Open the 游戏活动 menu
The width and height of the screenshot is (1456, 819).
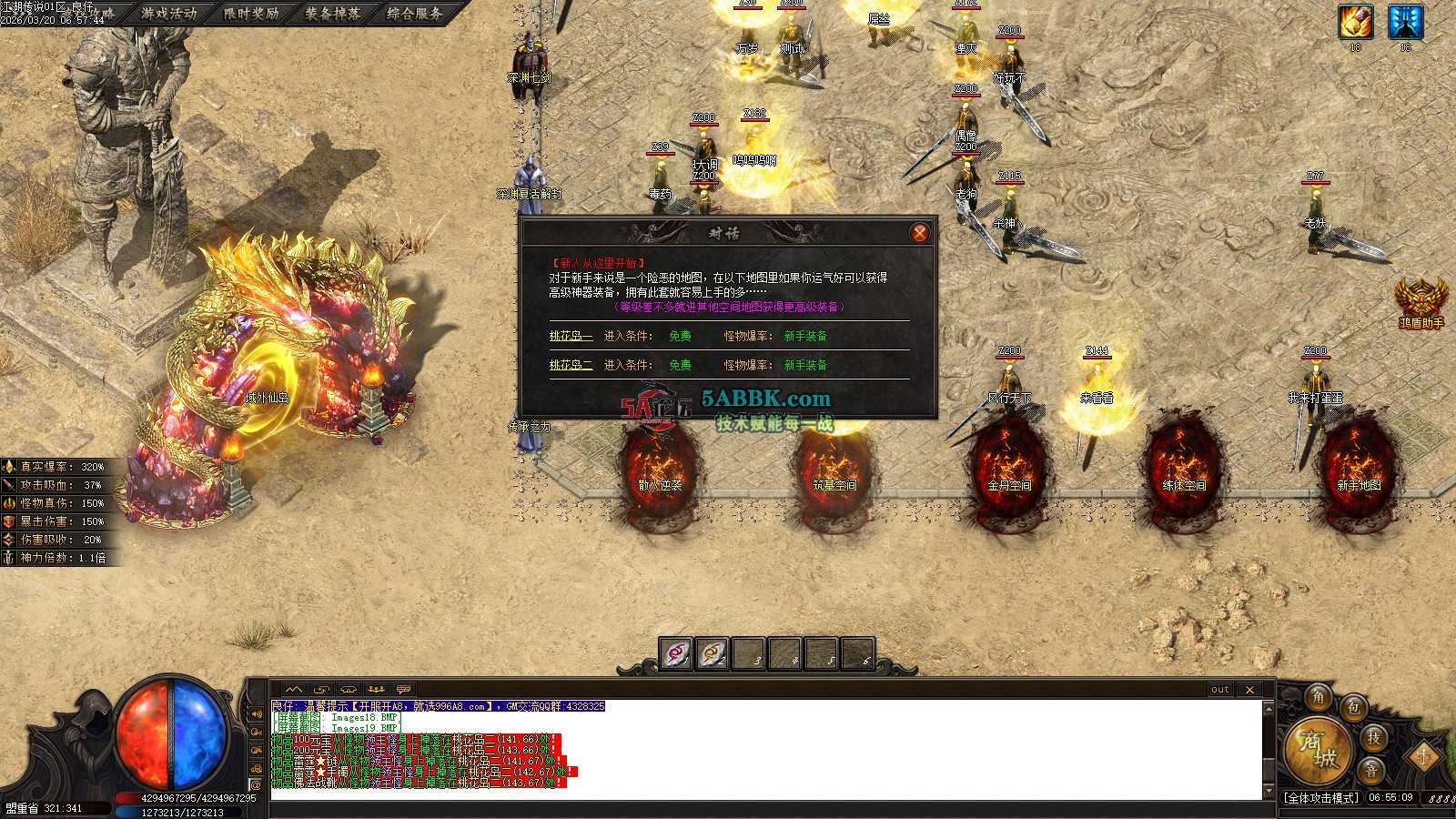click(169, 14)
